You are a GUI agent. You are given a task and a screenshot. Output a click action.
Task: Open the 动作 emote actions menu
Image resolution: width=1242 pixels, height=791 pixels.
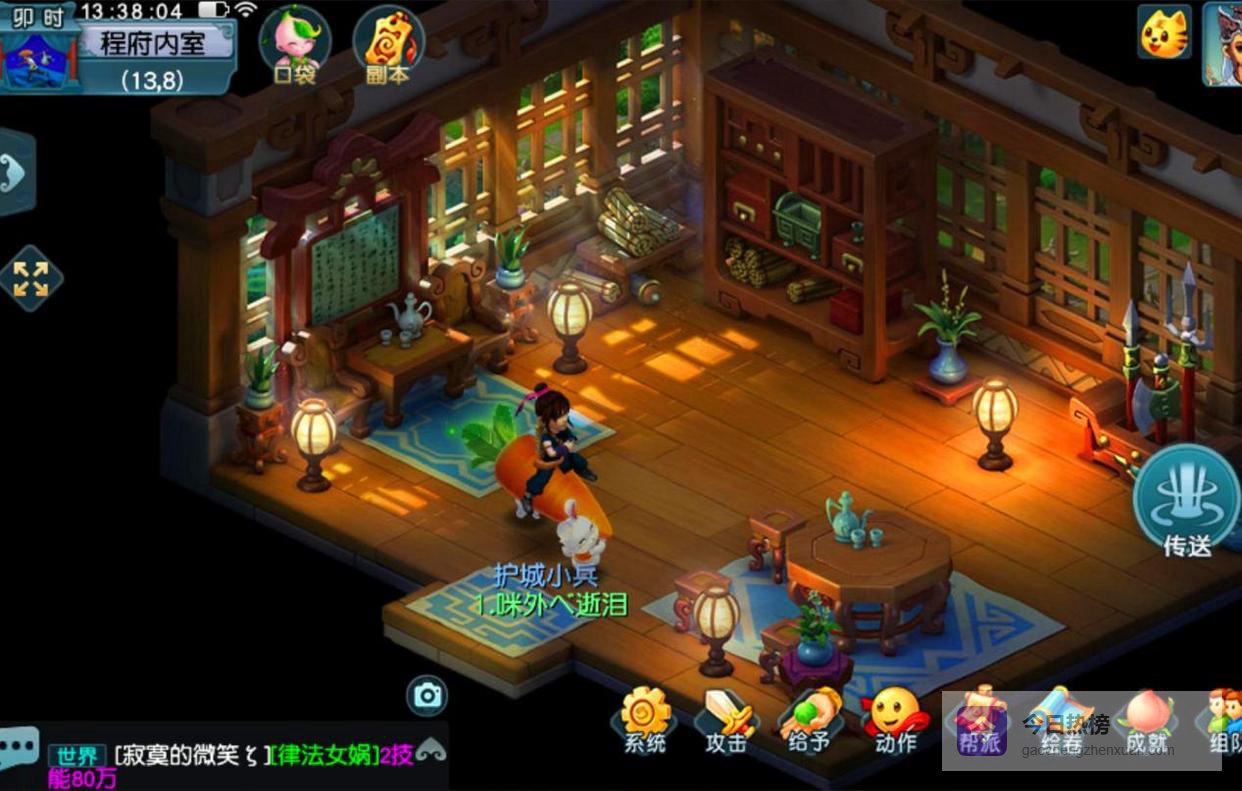tap(894, 718)
